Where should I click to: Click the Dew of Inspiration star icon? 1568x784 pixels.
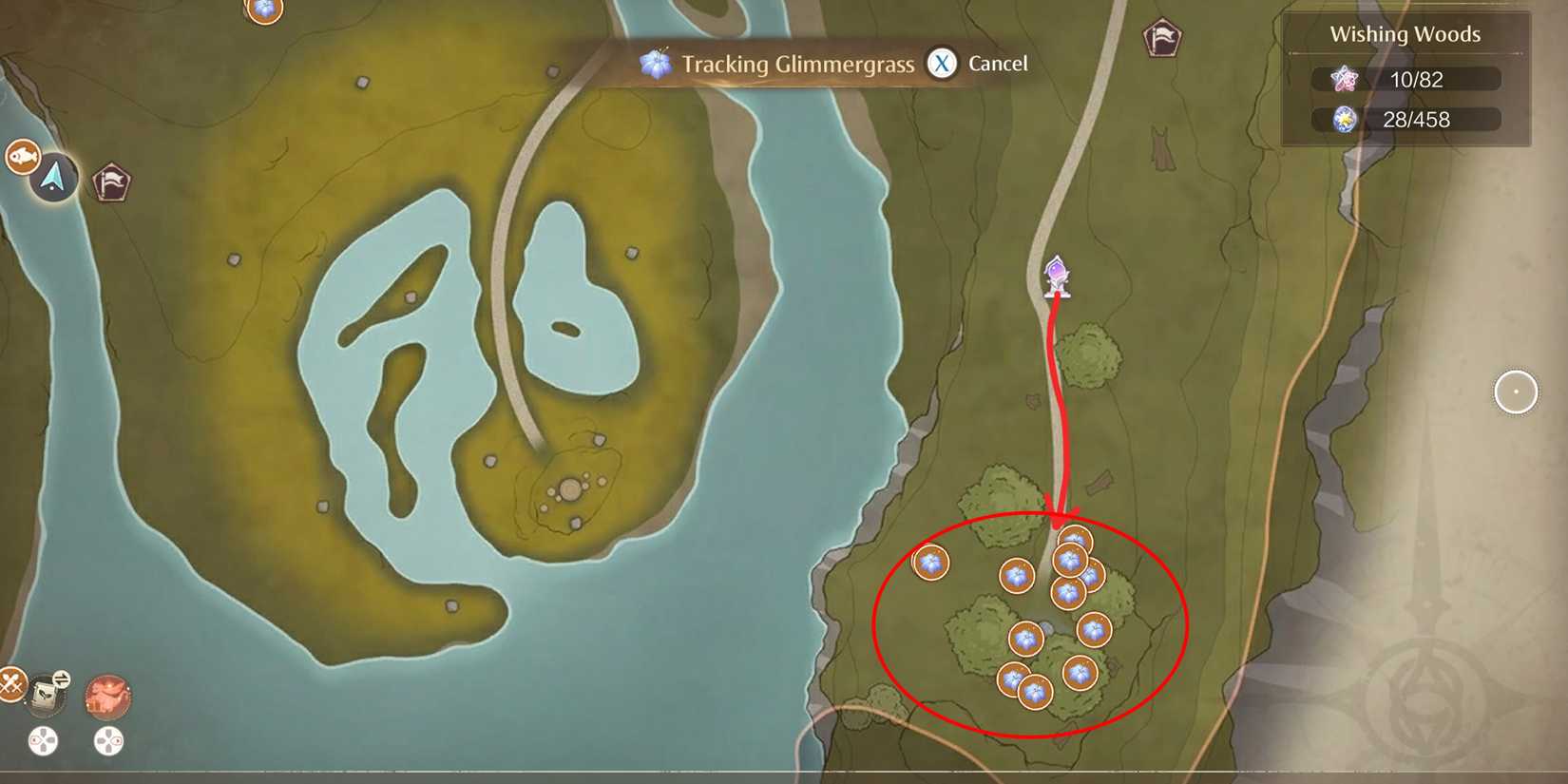(x=1343, y=80)
